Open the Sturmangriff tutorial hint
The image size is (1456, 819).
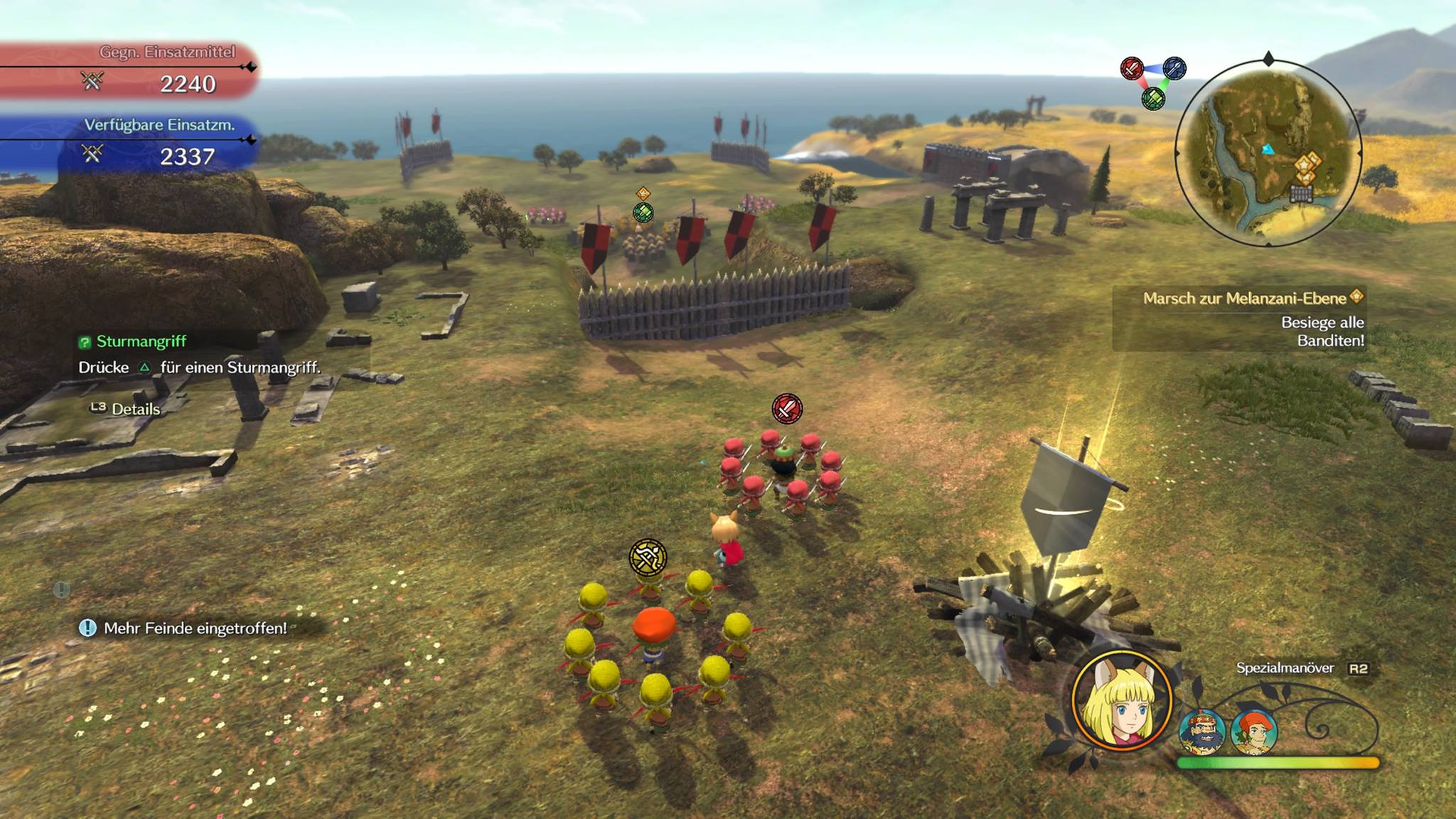141,342
